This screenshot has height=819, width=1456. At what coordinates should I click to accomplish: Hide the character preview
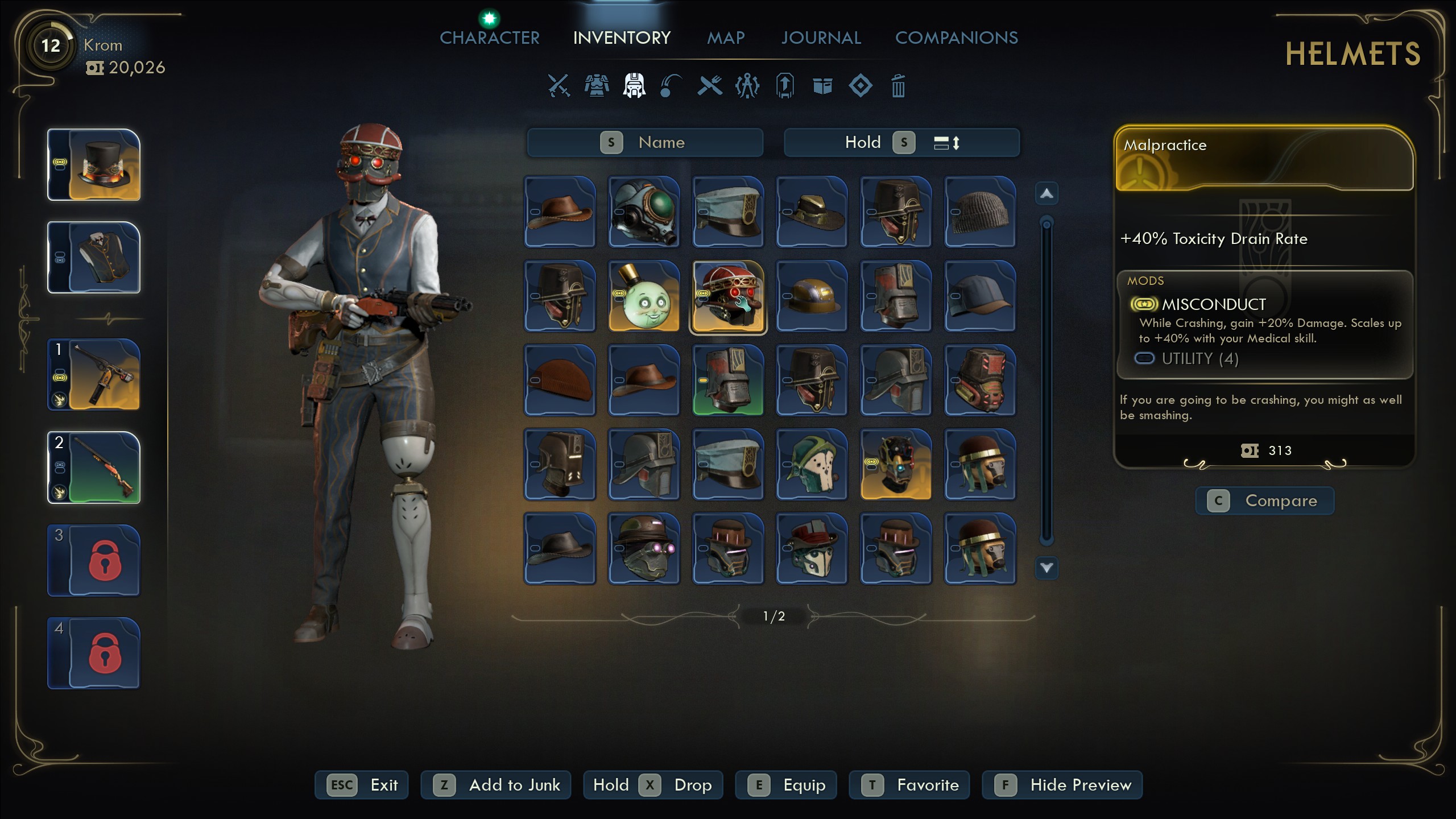coord(1062,785)
